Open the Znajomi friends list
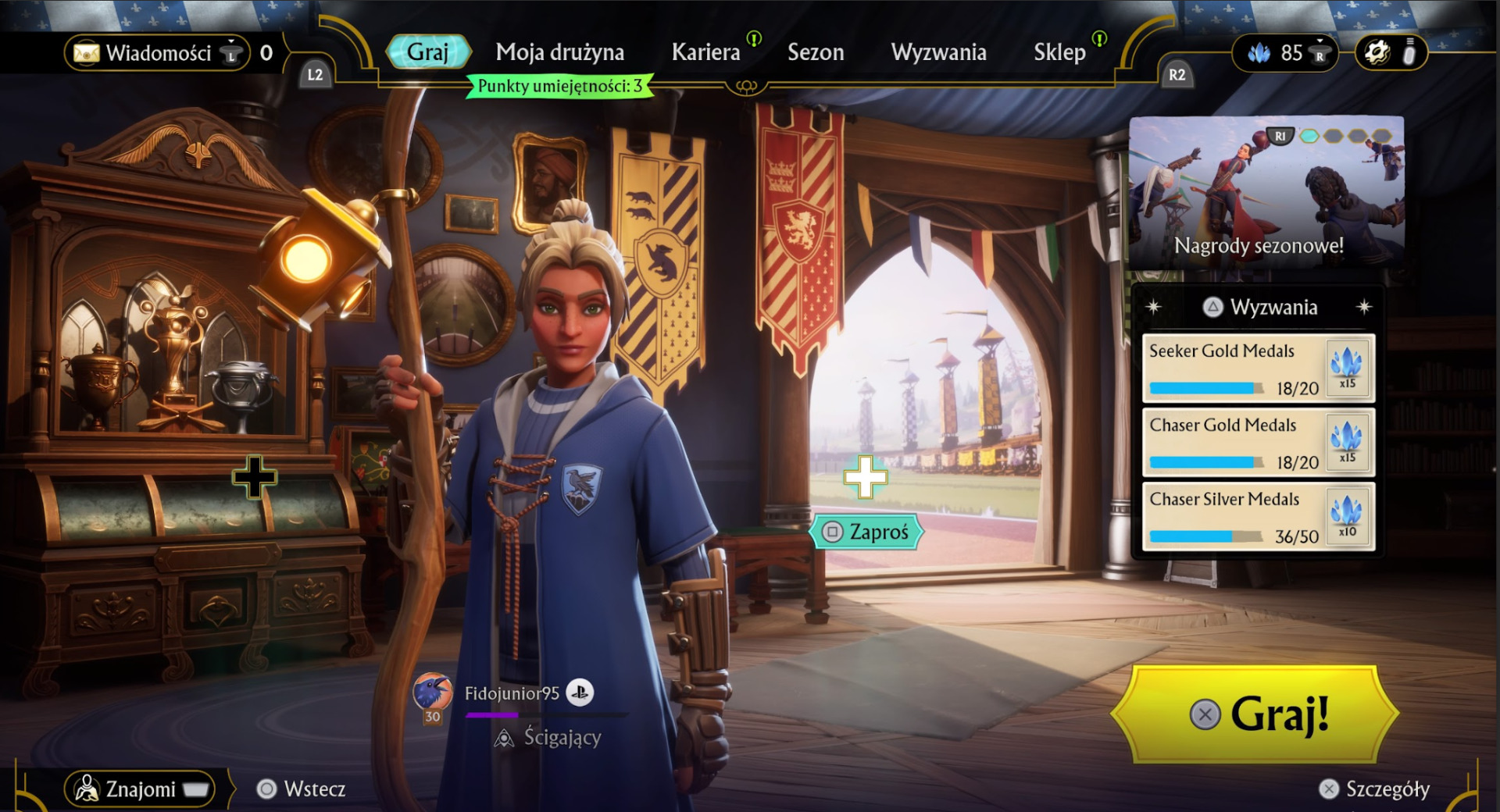The image size is (1500, 812). [x=141, y=789]
